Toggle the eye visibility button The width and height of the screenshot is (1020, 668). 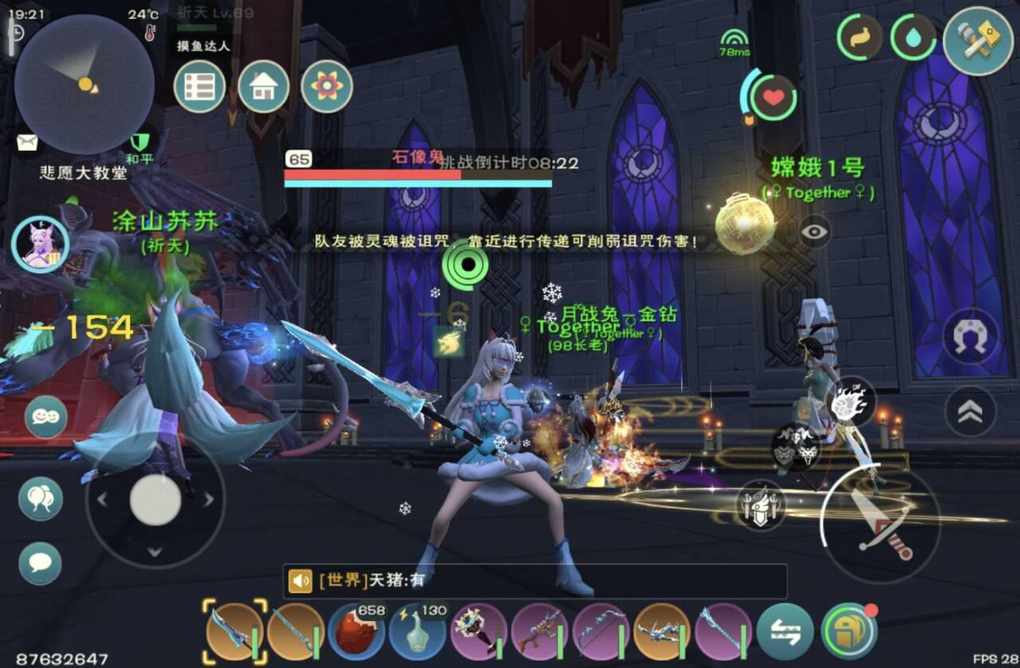pos(815,232)
